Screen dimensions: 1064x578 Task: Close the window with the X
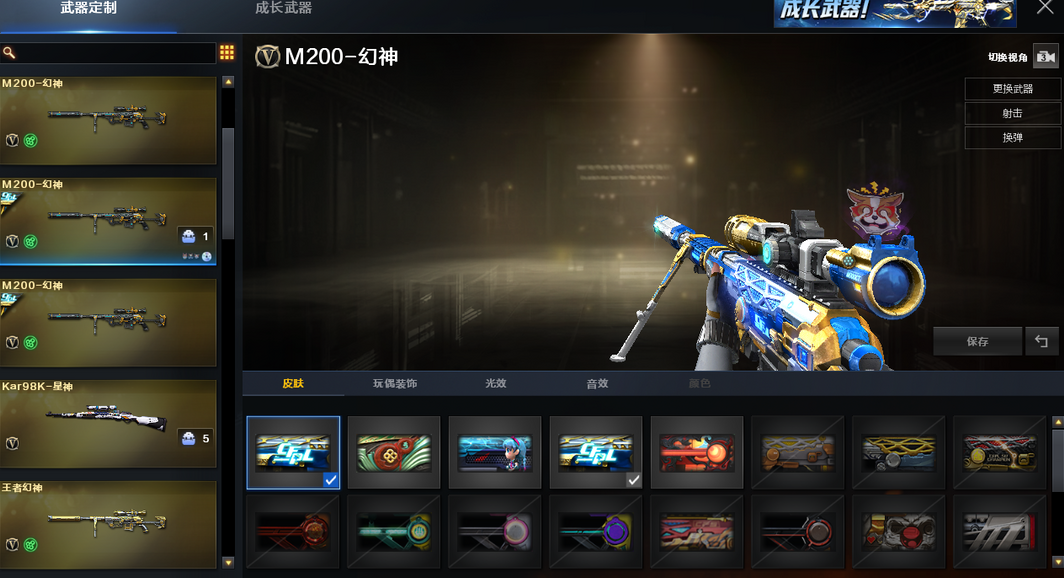click(1045, 9)
